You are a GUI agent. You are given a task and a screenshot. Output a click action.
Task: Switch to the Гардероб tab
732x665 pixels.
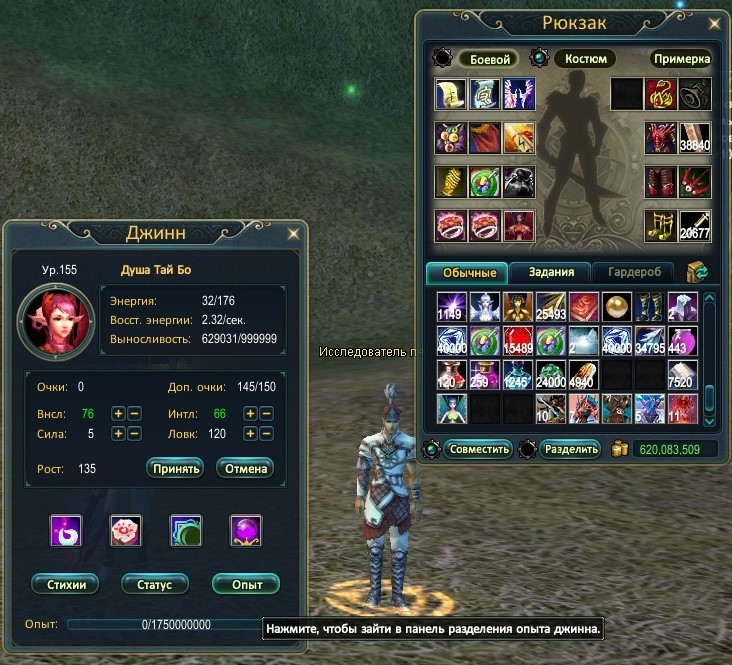(x=633, y=272)
